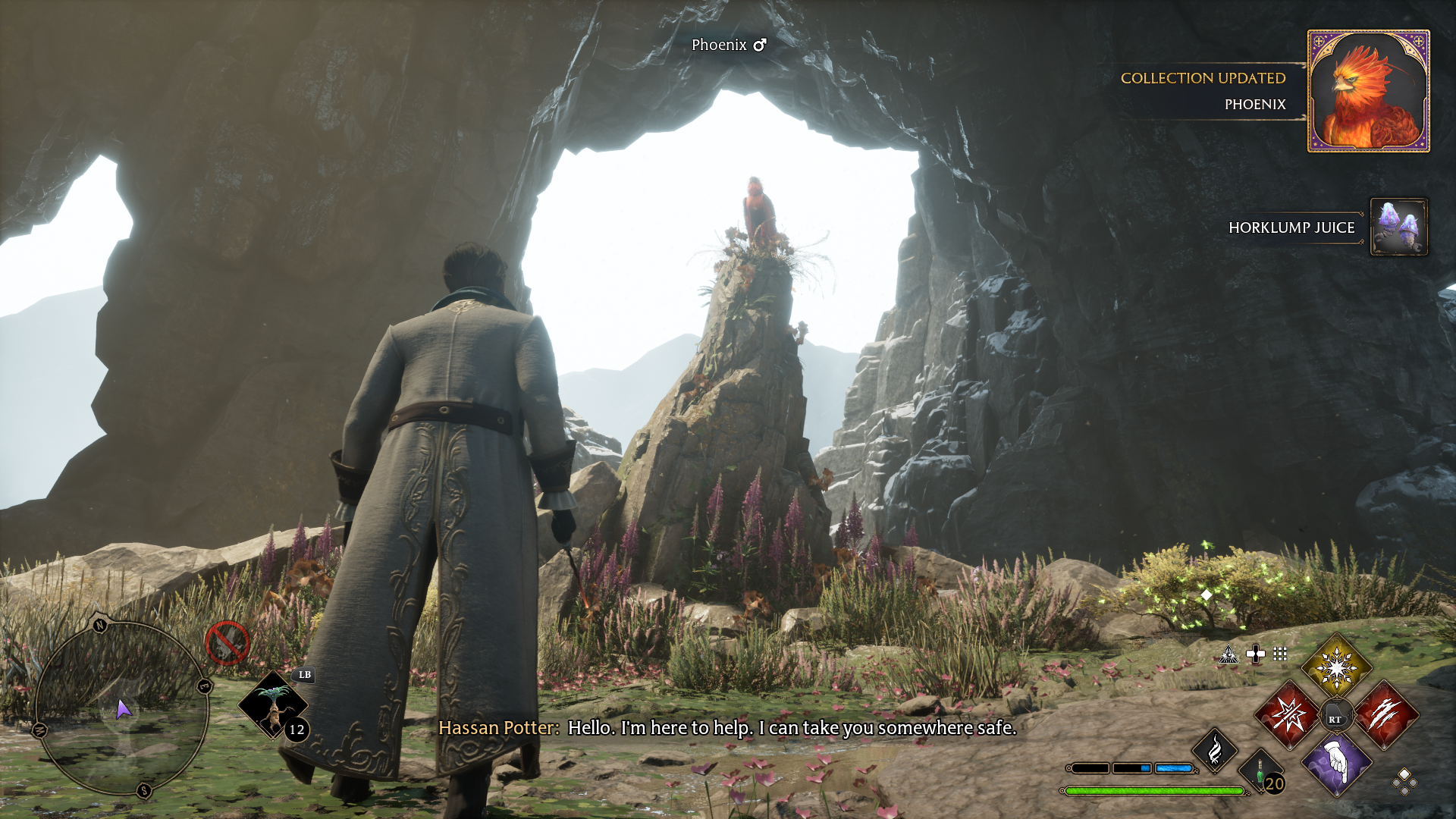Click the Wiggenweld potion slot
Screen dimensions: 1456x819
coord(1262,773)
